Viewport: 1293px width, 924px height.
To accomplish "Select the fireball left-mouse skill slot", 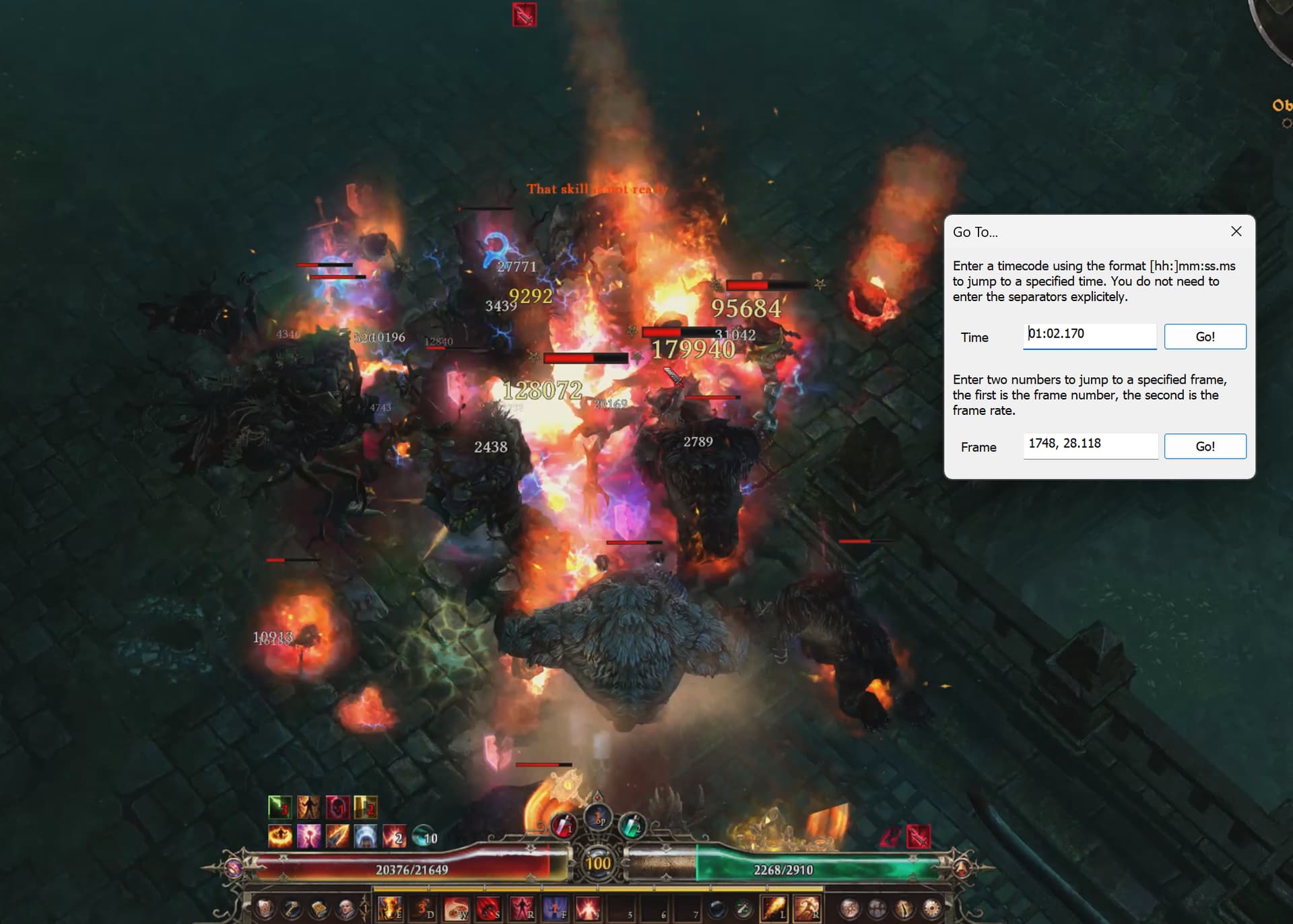I will (774, 909).
